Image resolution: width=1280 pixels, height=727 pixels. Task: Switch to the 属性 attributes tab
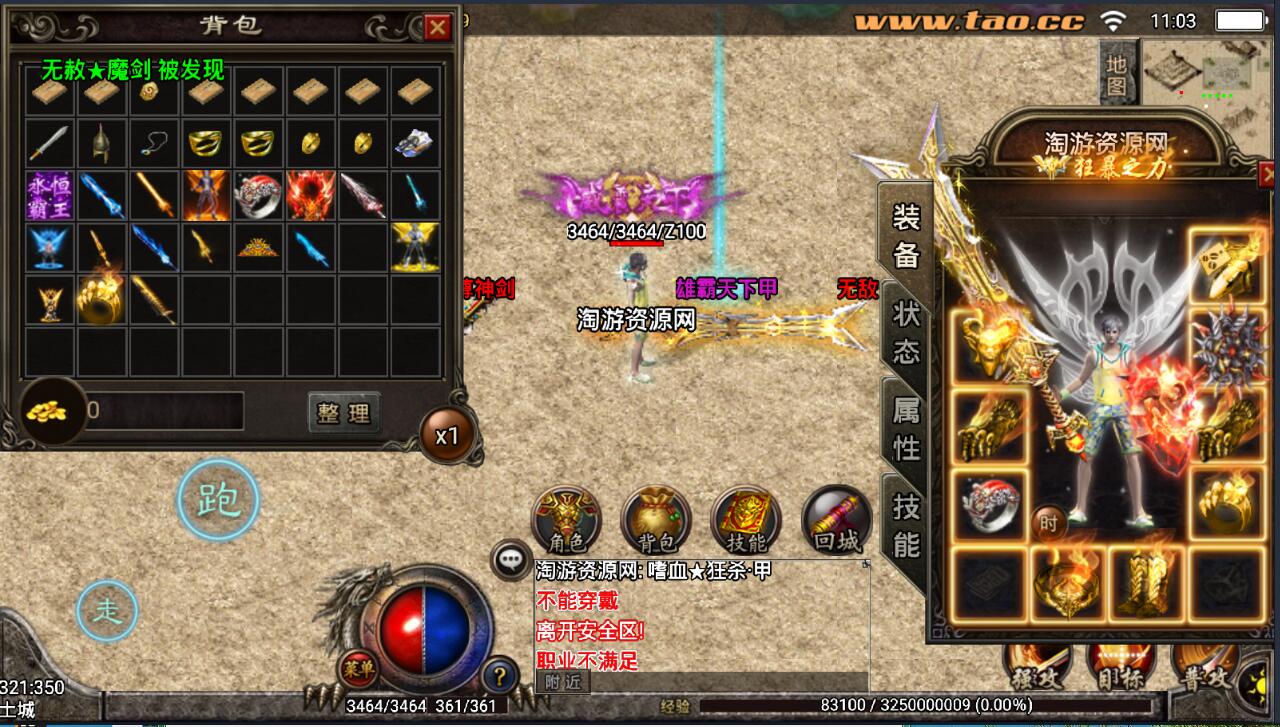[x=906, y=428]
